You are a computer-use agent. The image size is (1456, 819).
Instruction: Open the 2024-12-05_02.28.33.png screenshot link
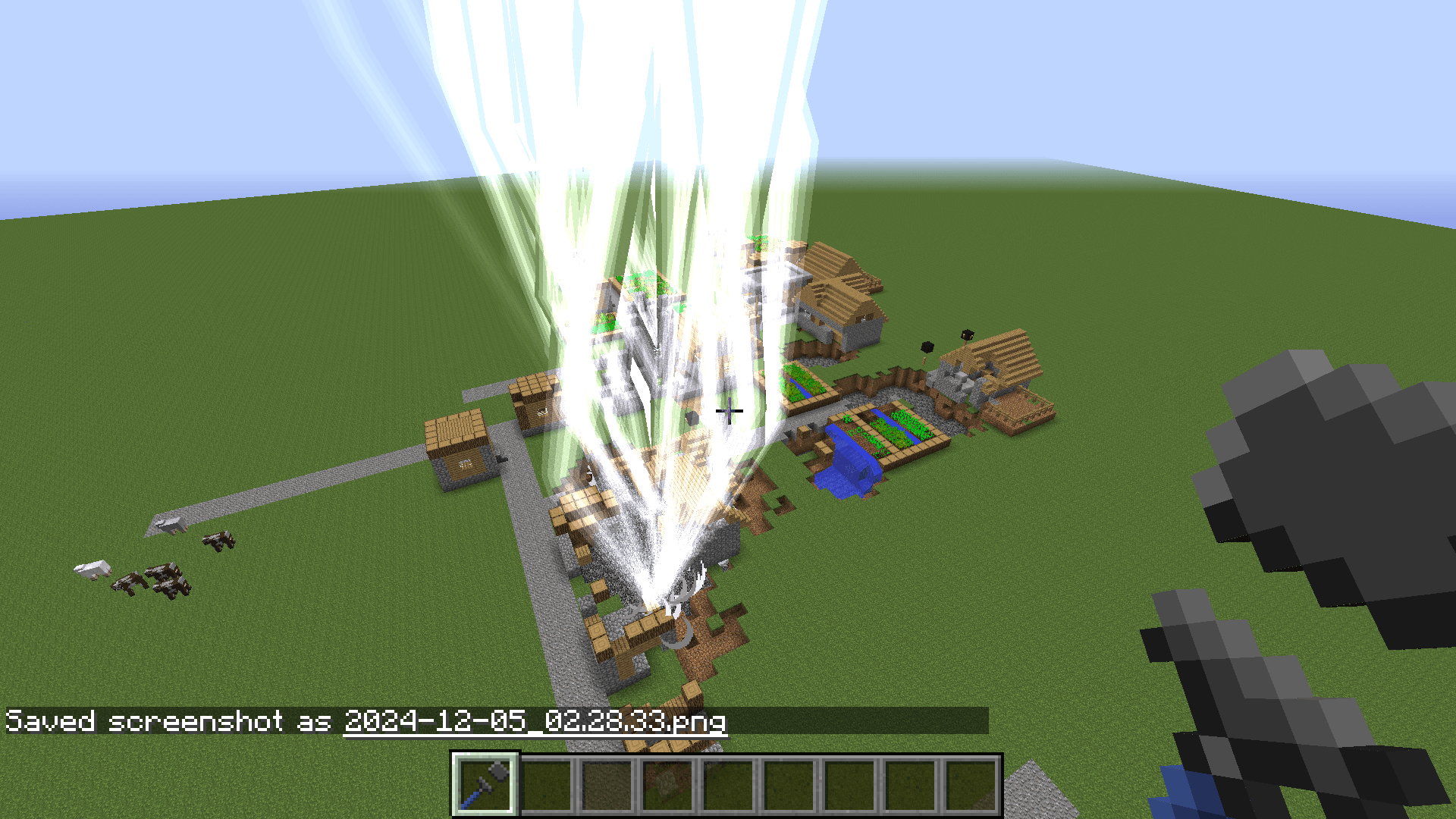(535, 724)
